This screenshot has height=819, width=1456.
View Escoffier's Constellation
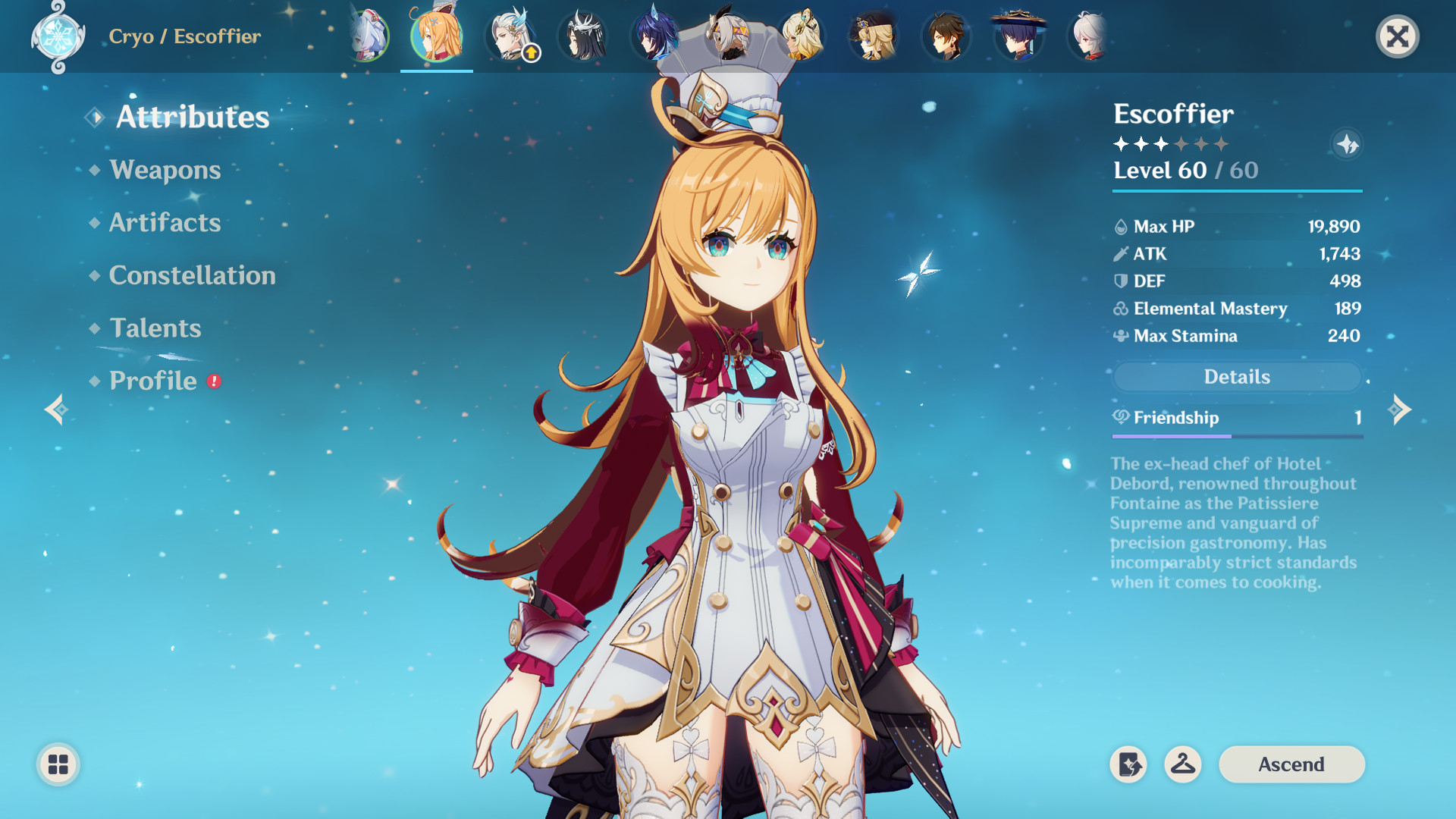pyautogui.click(x=192, y=275)
